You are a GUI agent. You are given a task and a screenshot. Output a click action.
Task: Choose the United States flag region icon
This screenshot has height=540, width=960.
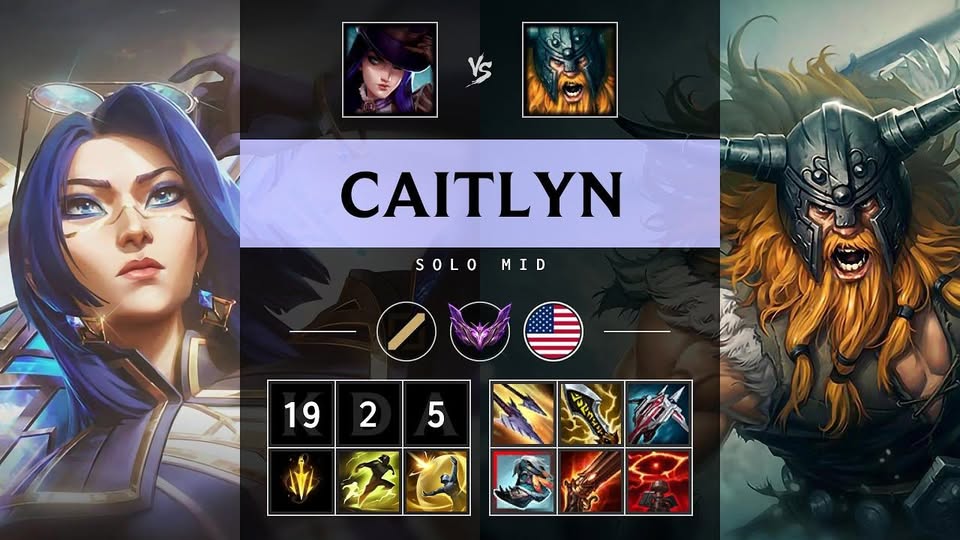pyautogui.click(x=553, y=330)
